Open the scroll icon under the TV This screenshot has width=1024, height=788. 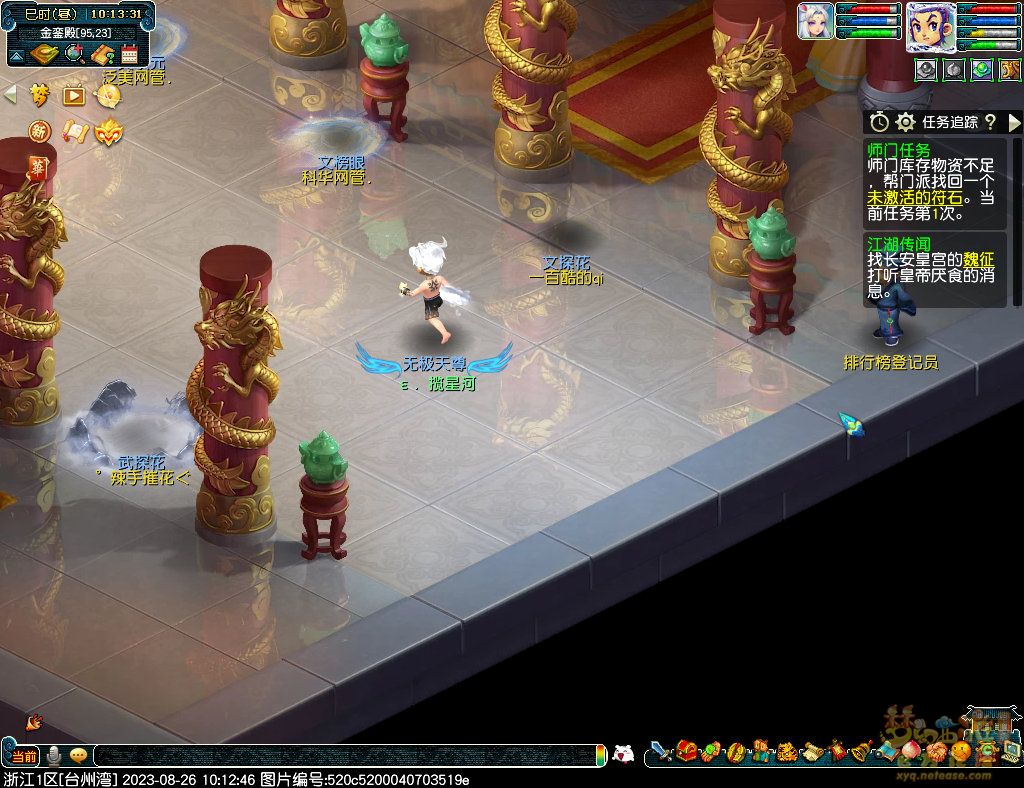tap(74, 131)
